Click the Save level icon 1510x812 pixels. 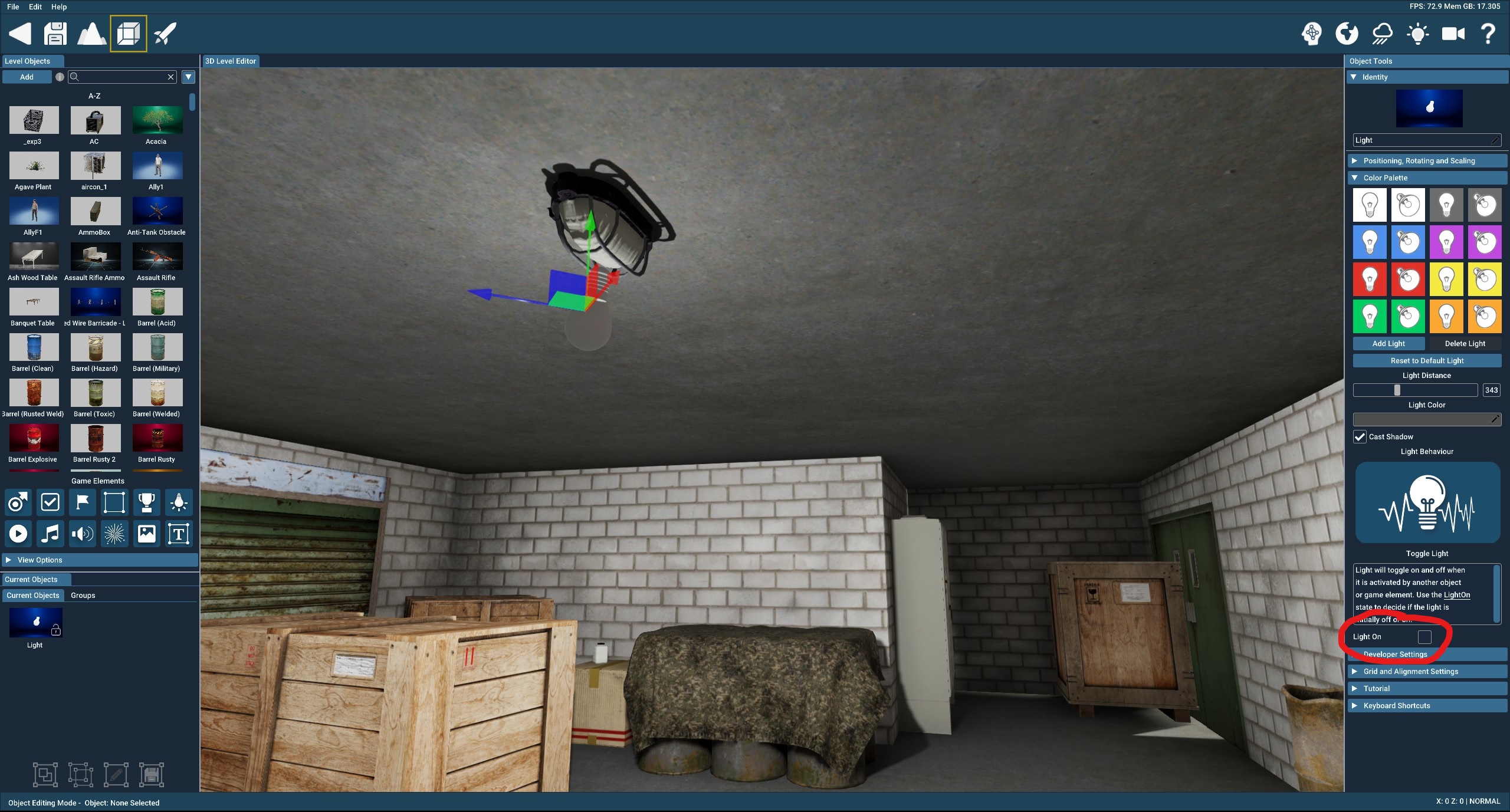(55, 34)
